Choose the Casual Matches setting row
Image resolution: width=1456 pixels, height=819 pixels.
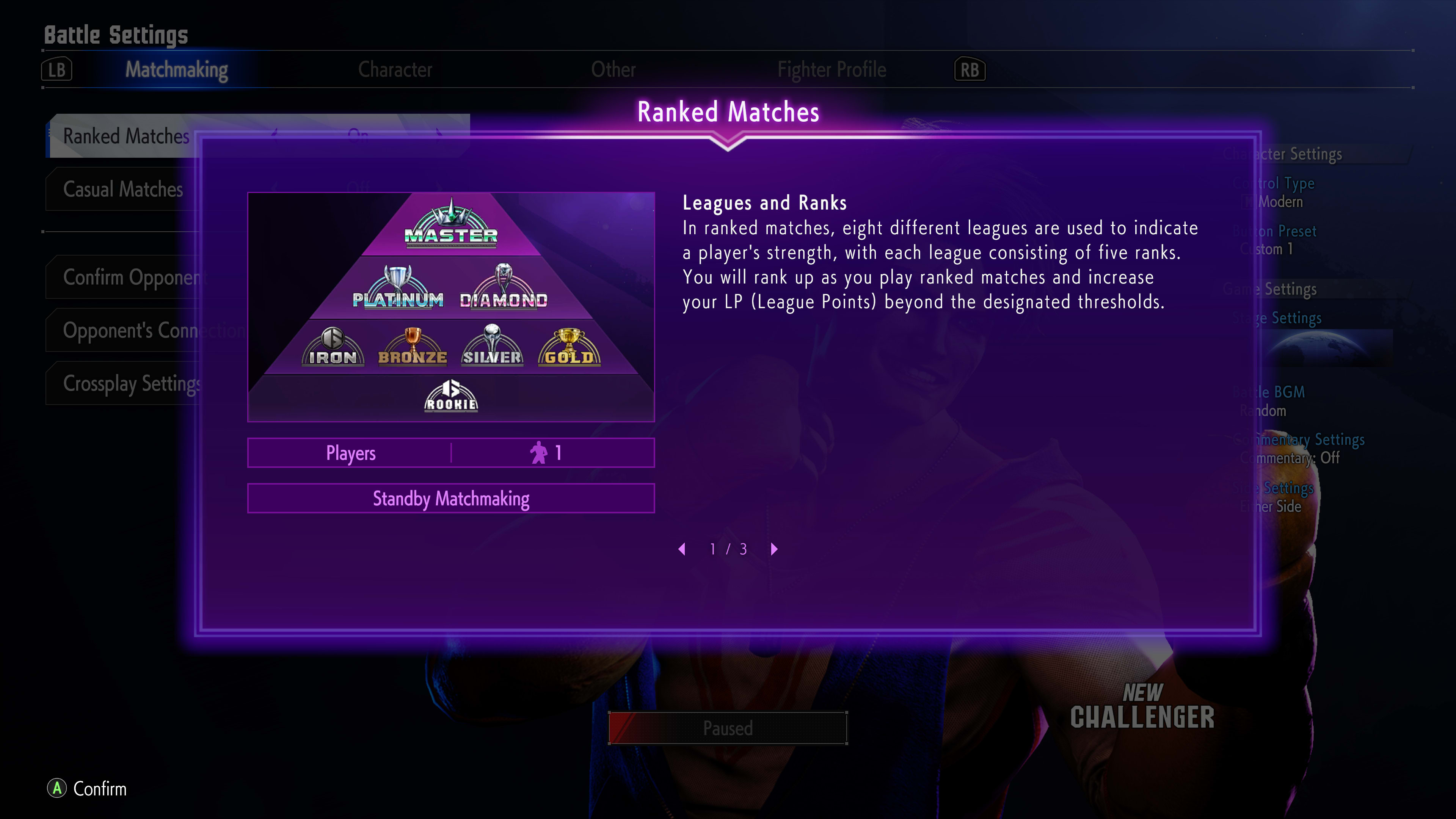pyautogui.click(x=122, y=189)
